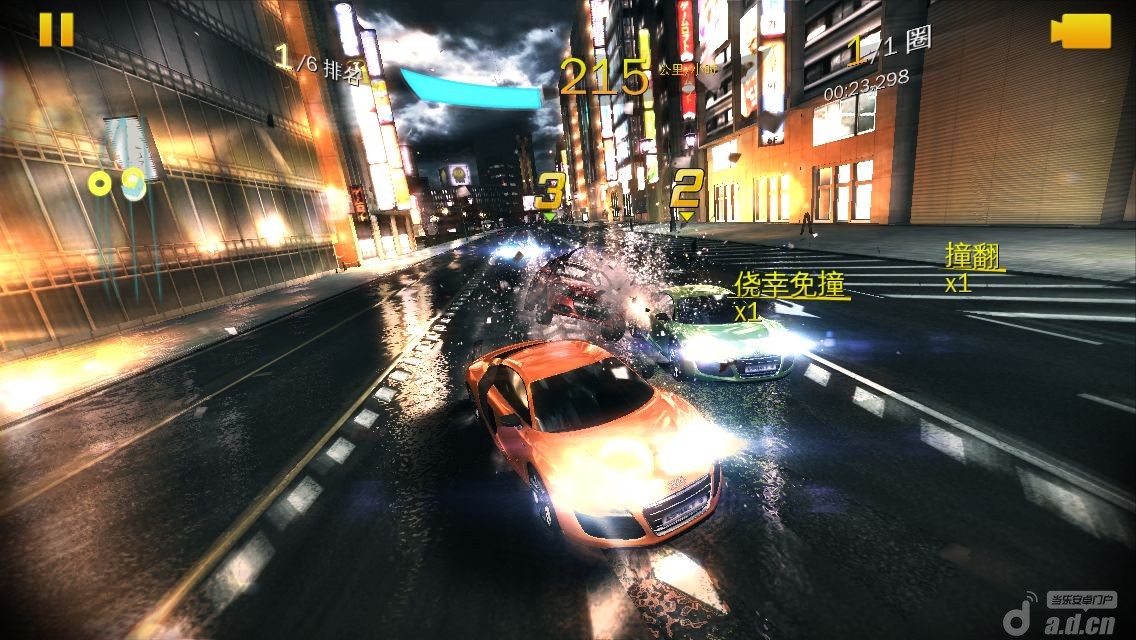This screenshot has height=640, width=1136.
Task: Switch view with the yellow camera icon
Action: (1081, 31)
